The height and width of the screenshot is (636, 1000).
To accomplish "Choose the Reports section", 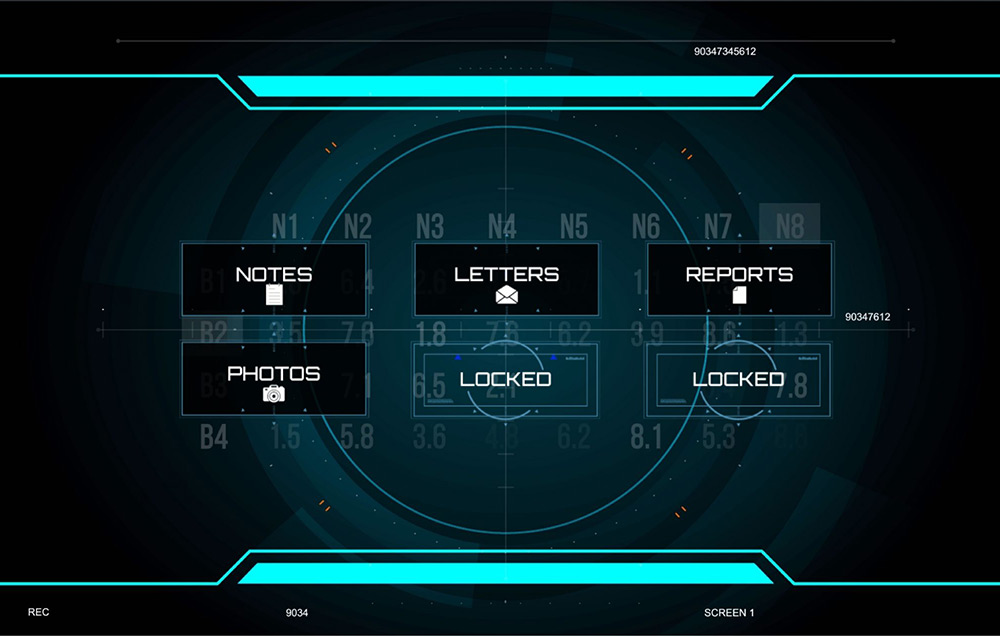I will tap(739, 280).
